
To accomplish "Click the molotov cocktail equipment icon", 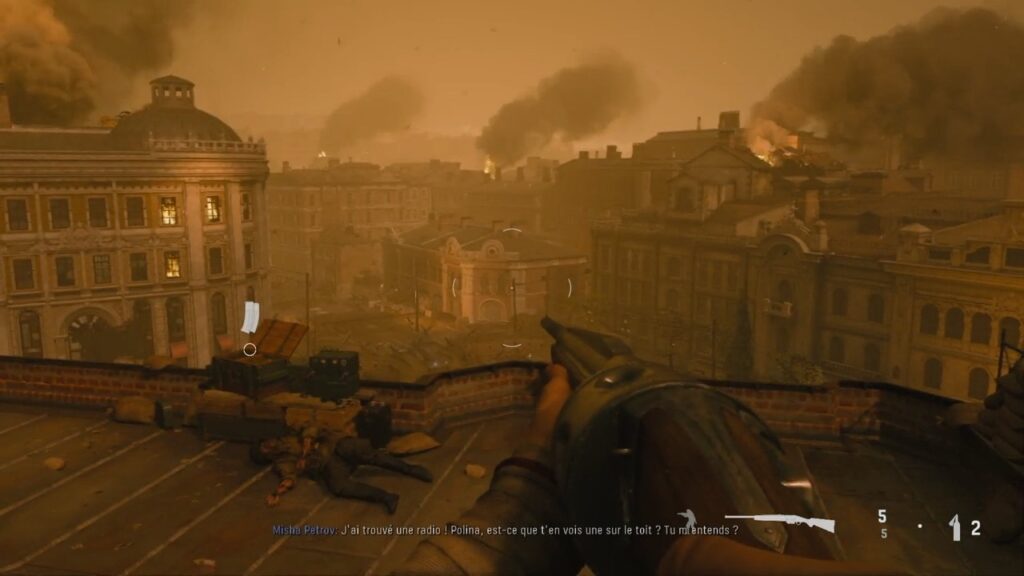I will pyautogui.click(x=955, y=527).
